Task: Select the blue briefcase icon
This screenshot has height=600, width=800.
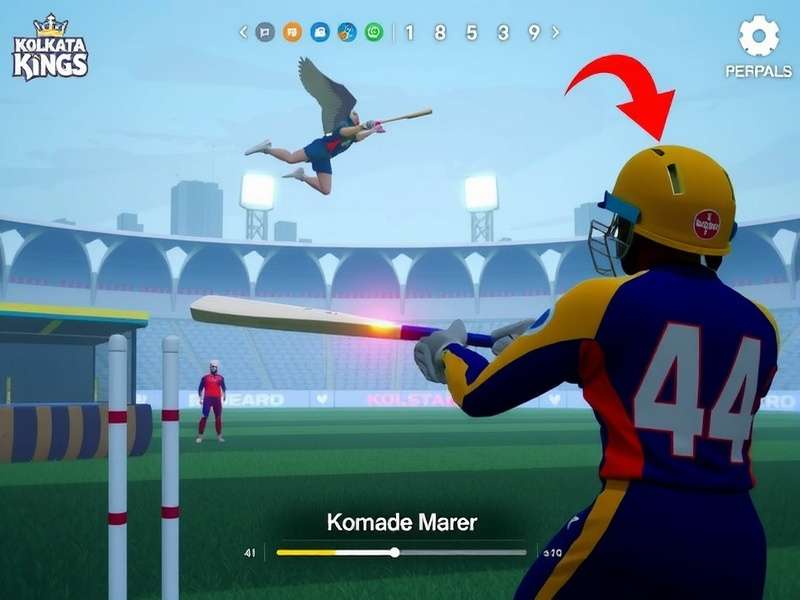Action: pyautogui.click(x=320, y=32)
